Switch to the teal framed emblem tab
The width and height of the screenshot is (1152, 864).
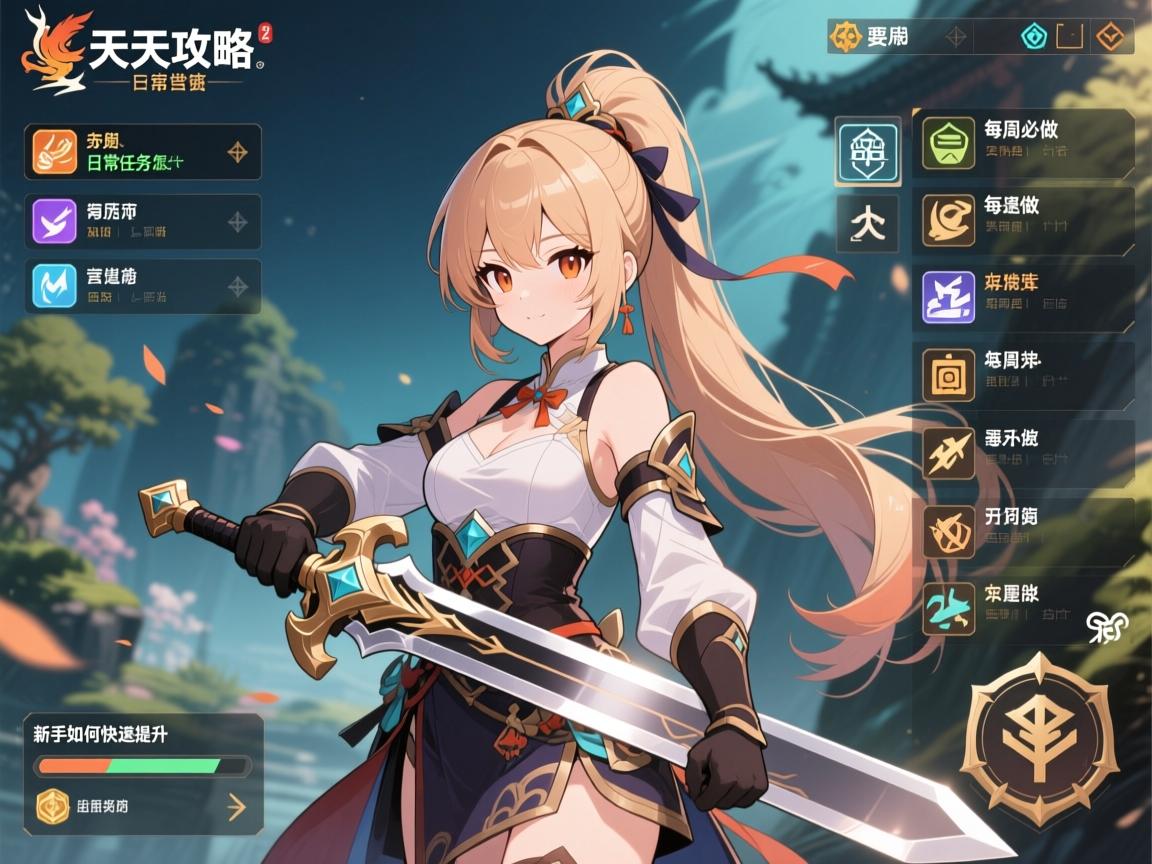click(x=867, y=150)
